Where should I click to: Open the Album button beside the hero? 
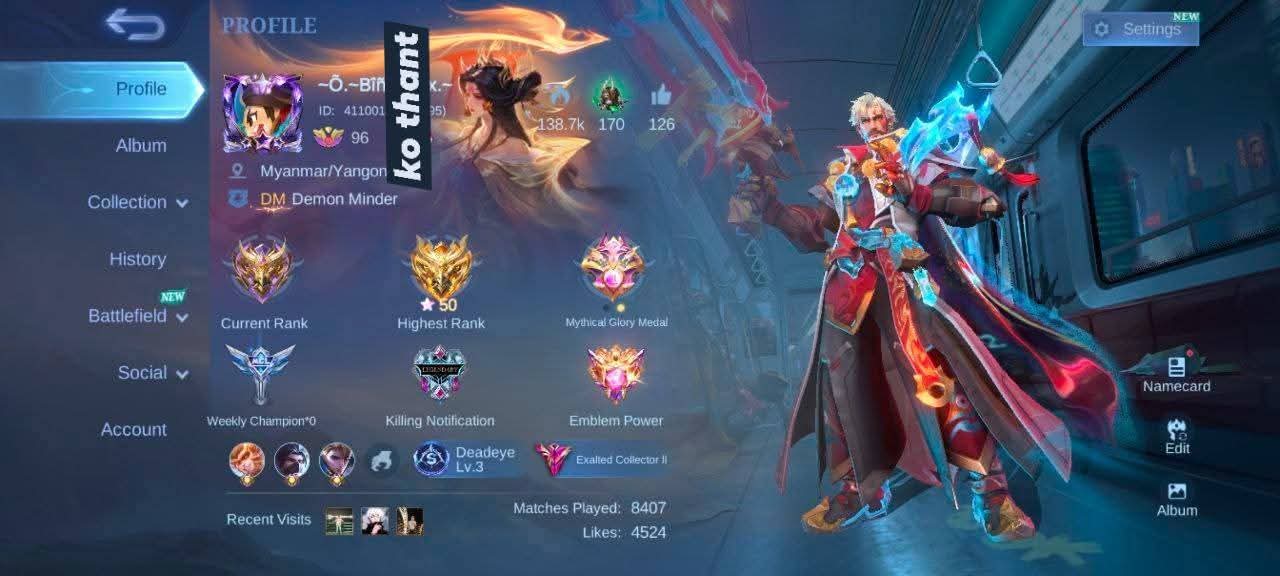[x=1177, y=498]
